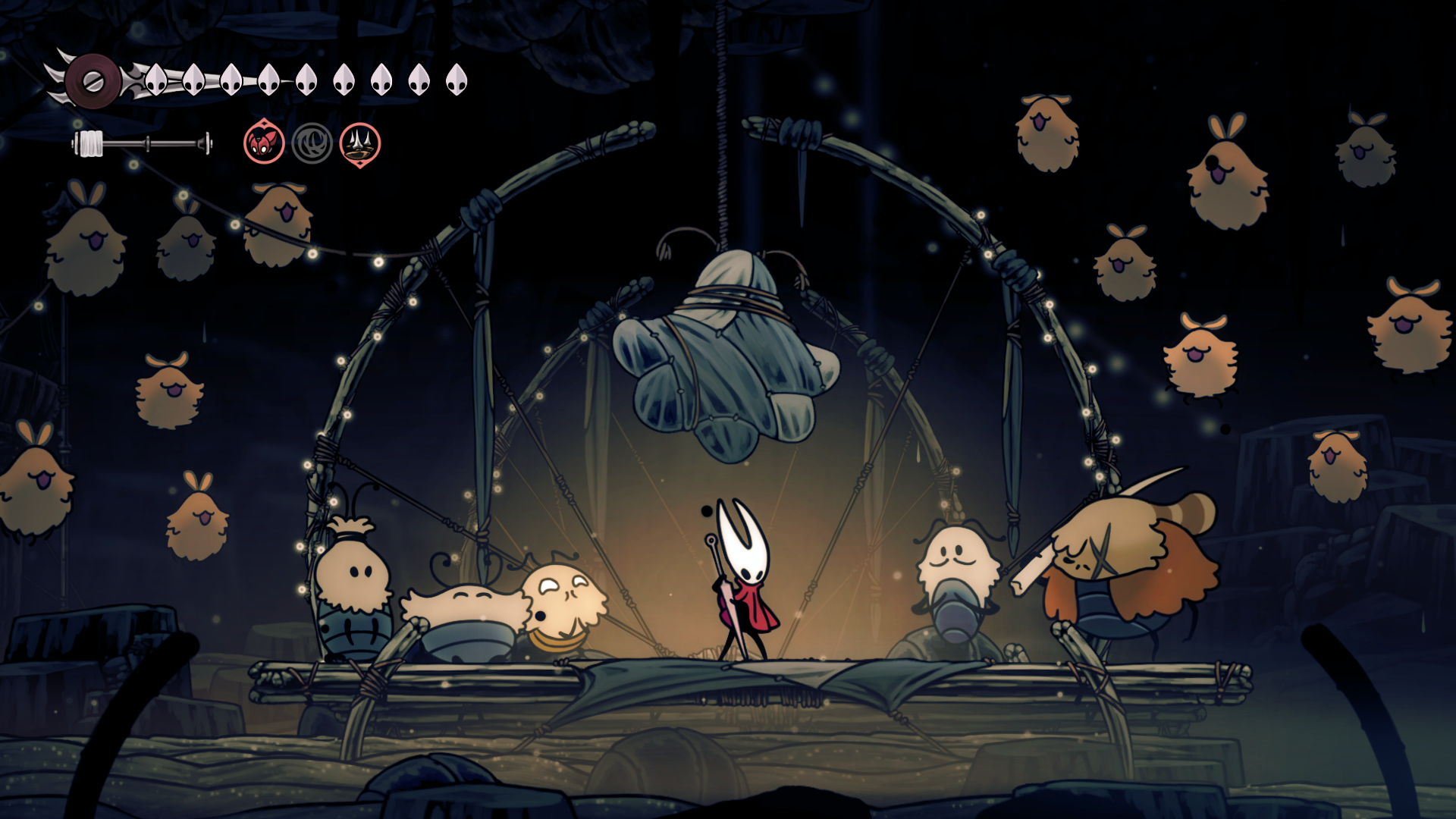Activate the spike trap tool icon
Image resolution: width=1456 pixels, height=819 pixels.
pos(359,143)
